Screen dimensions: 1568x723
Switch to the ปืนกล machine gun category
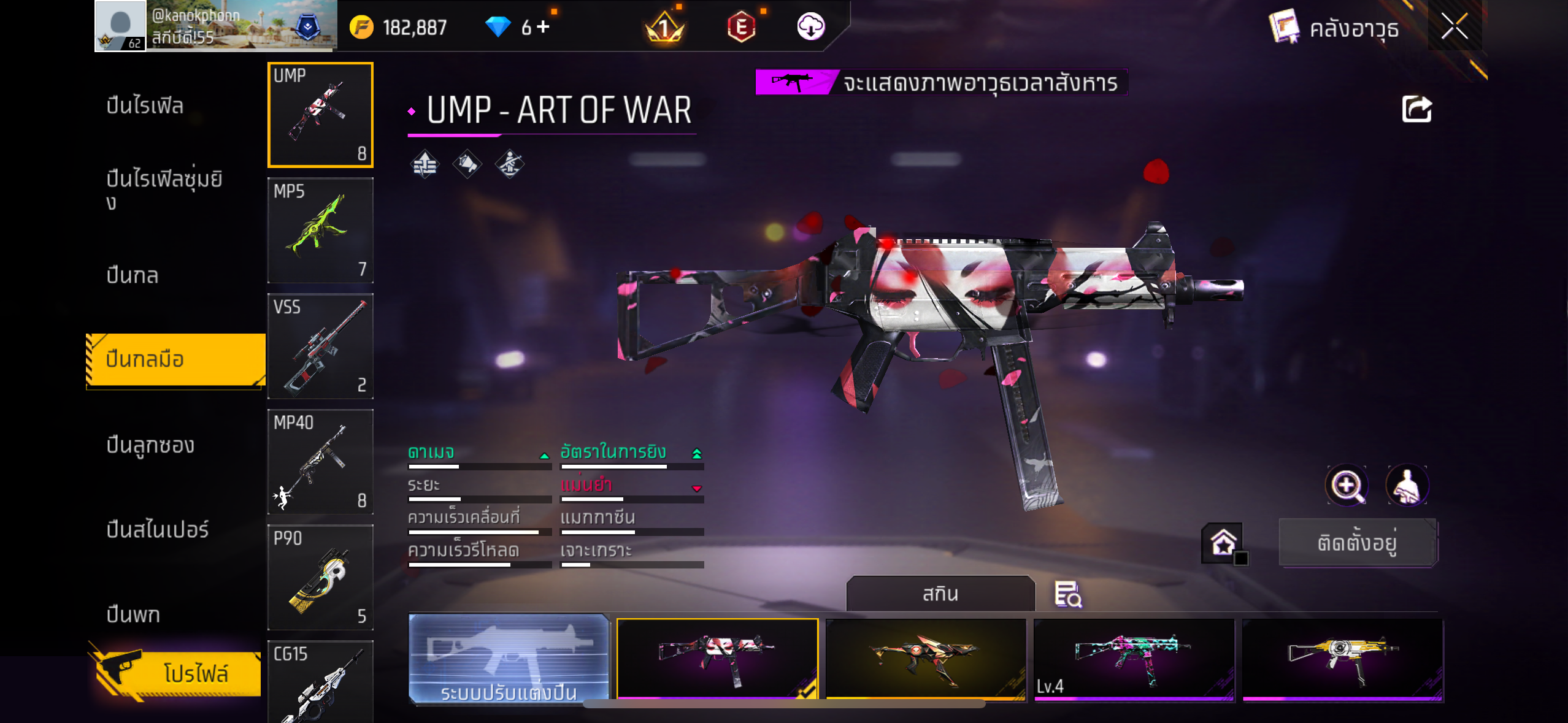click(133, 275)
